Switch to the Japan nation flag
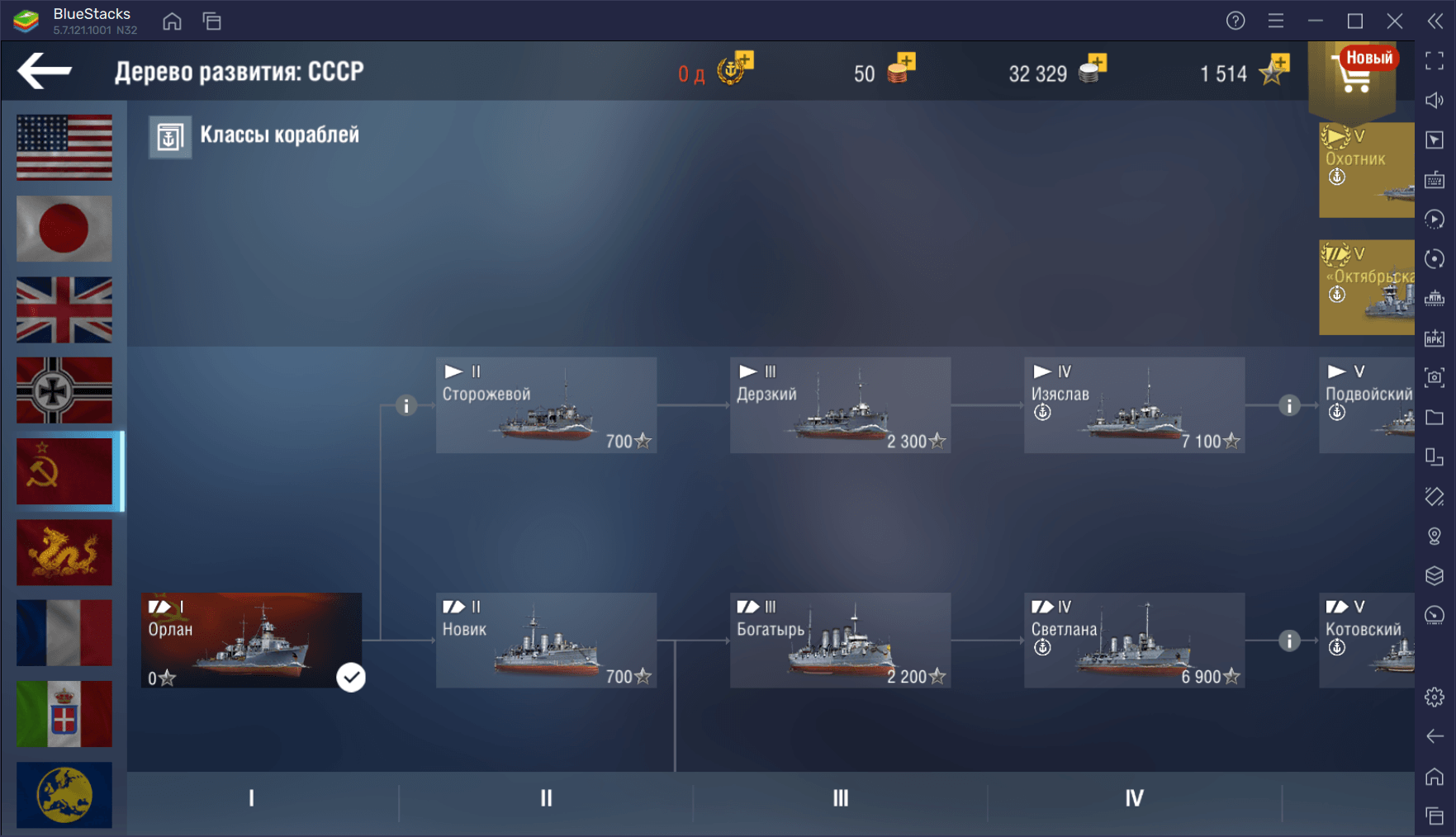This screenshot has width=1456, height=837. click(x=64, y=229)
